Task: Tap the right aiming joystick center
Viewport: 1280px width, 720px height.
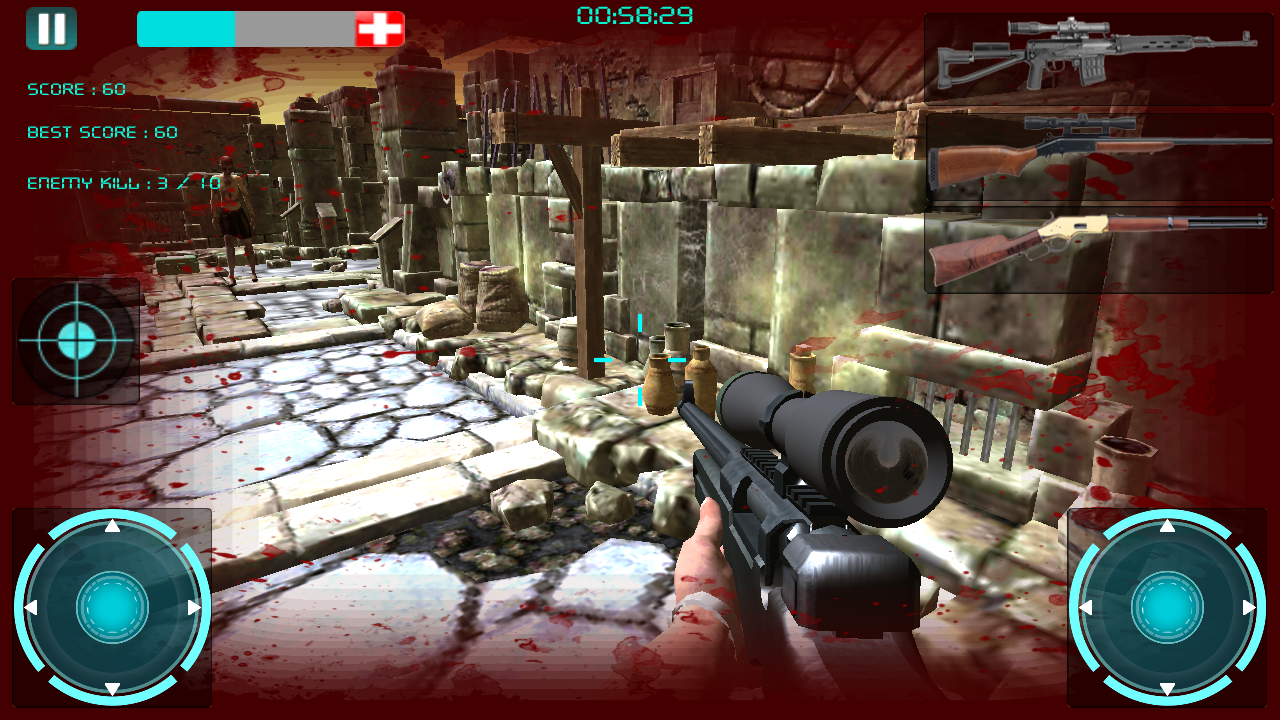Action: pos(1167,607)
